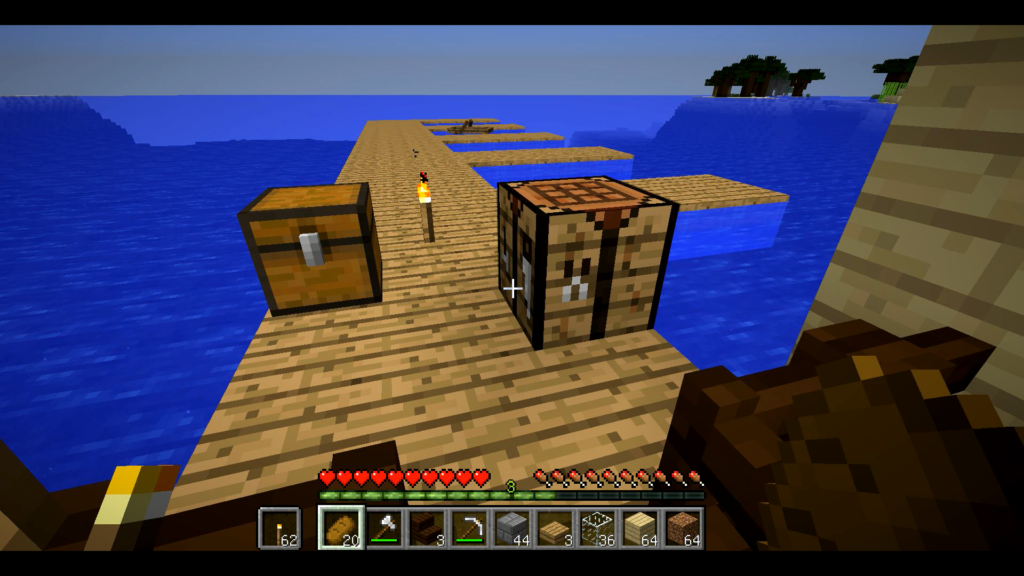Image resolution: width=1024 pixels, height=576 pixels.
Task: Choose the light wooden planks stack
Action: click(x=641, y=528)
